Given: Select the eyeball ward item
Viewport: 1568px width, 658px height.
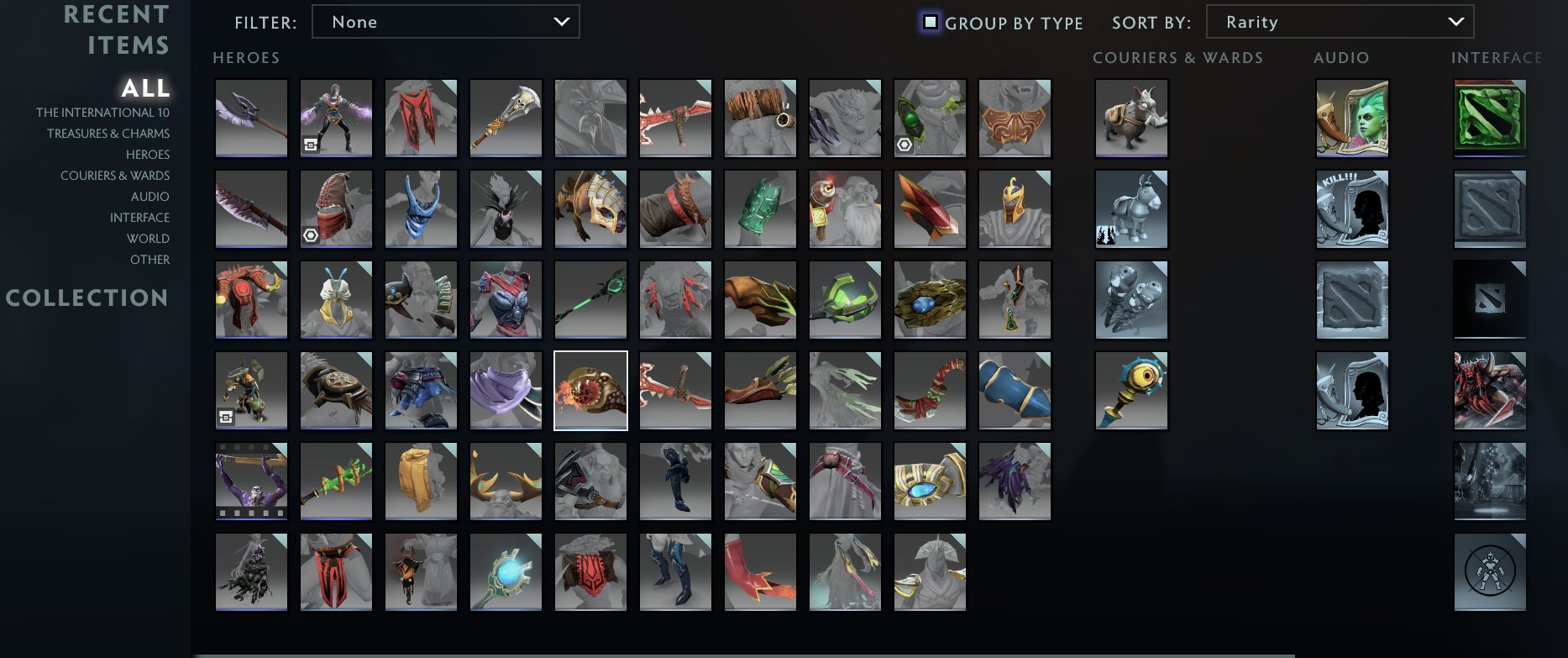Looking at the screenshot, I should [1131, 390].
